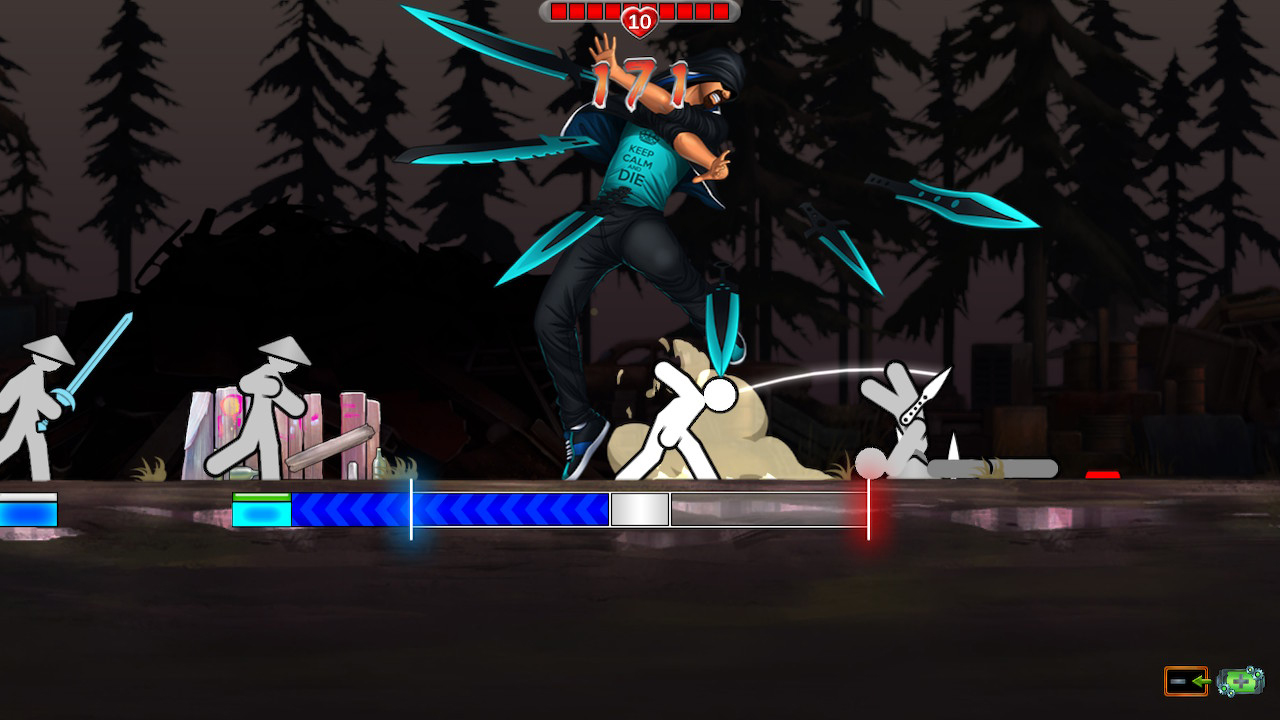
Task: Click the white segment between blue and empty bars
Action: pos(640,510)
